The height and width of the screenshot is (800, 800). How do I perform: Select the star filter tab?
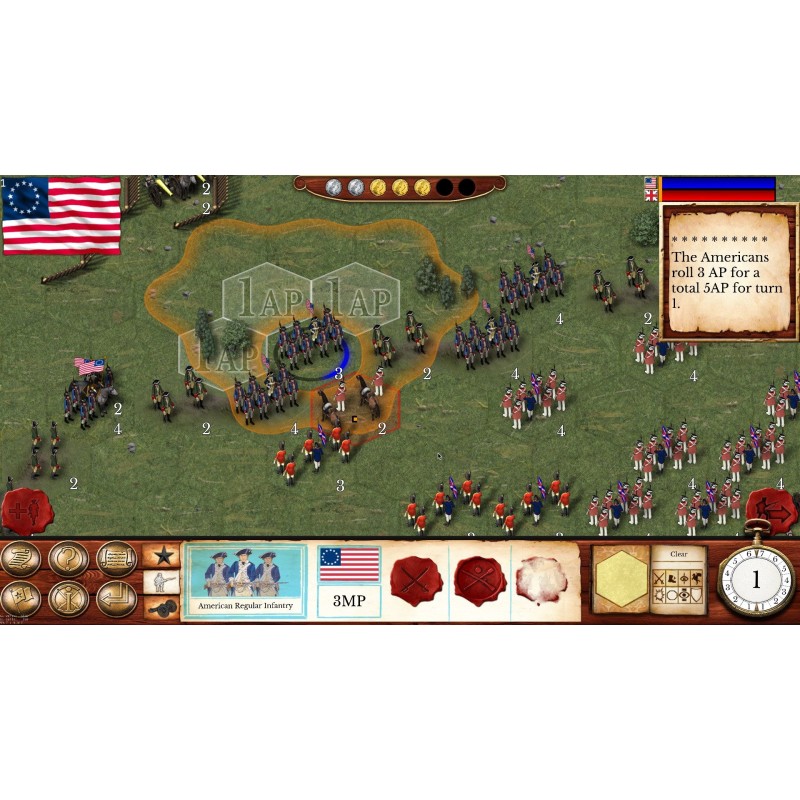pos(161,556)
